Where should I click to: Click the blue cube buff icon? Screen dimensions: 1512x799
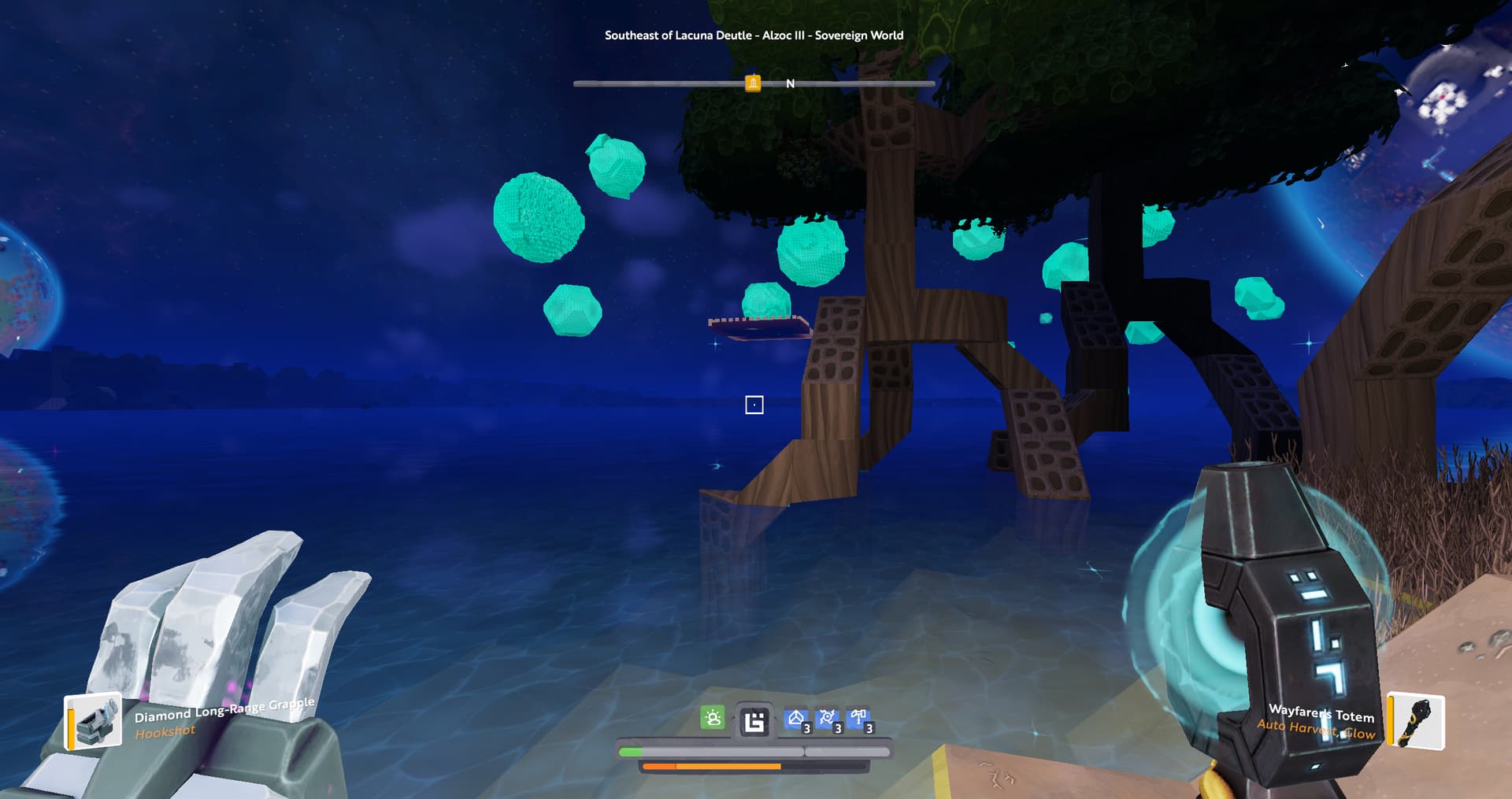796,719
